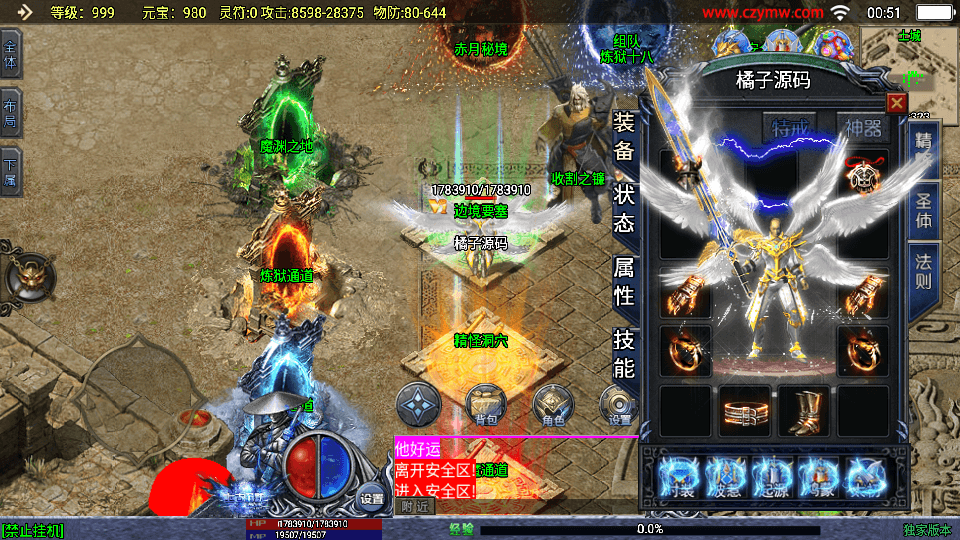Select the equipped boots slot
This screenshot has width=960, height=540.
(x=804, y=411)
